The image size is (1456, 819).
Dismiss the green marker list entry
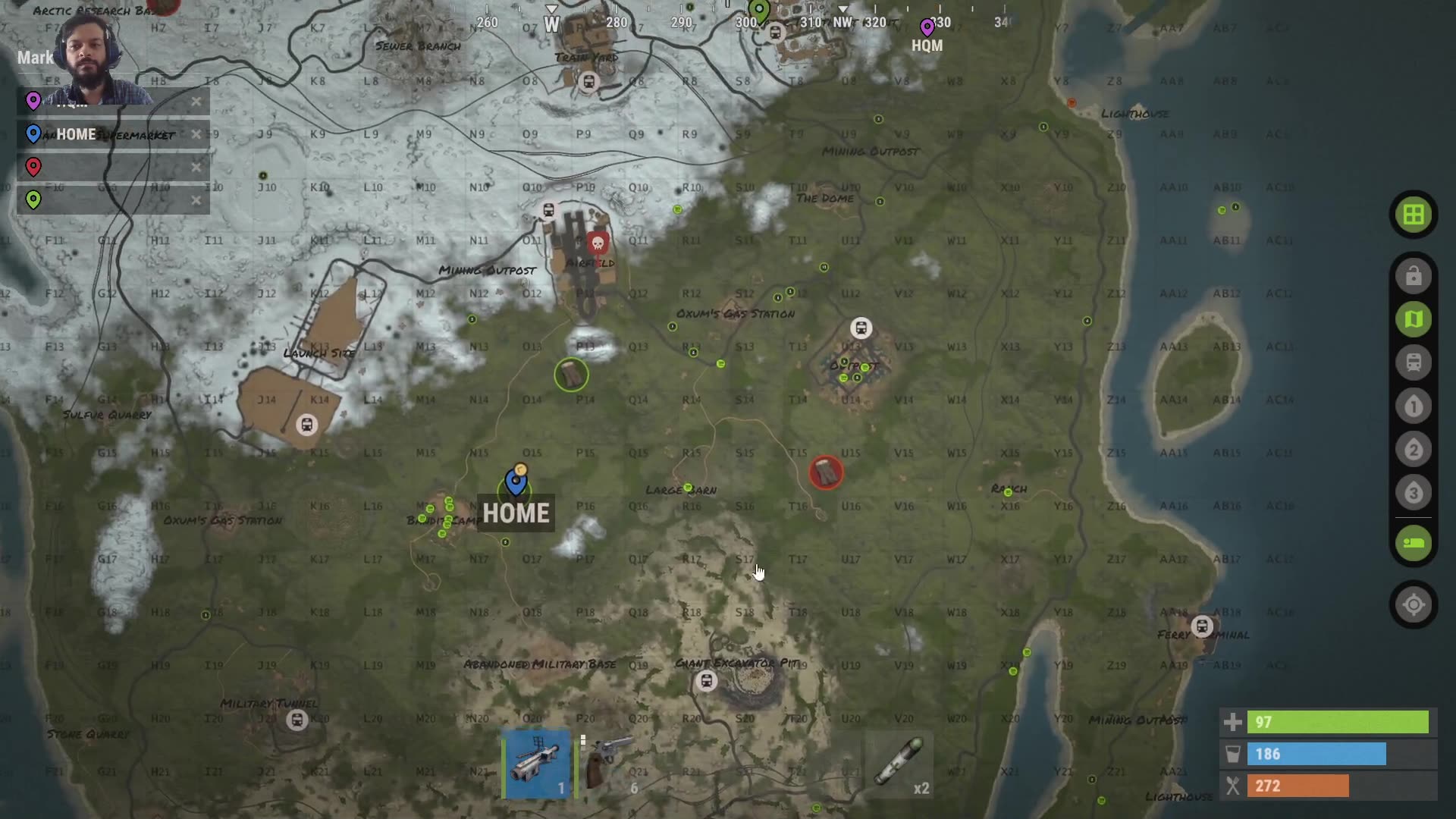click(x=196, y=200)
